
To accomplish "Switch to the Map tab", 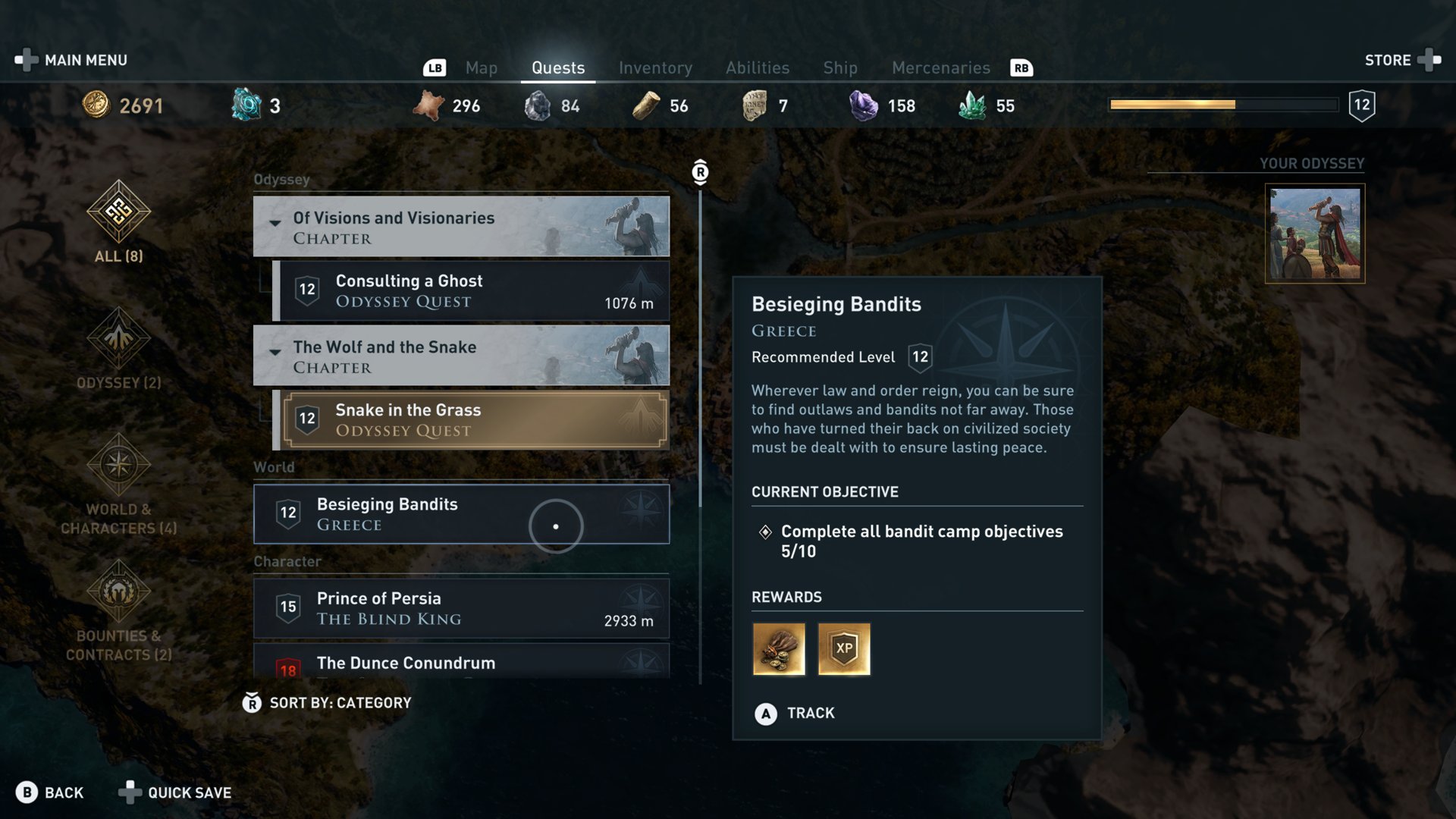I will point(481,68).
